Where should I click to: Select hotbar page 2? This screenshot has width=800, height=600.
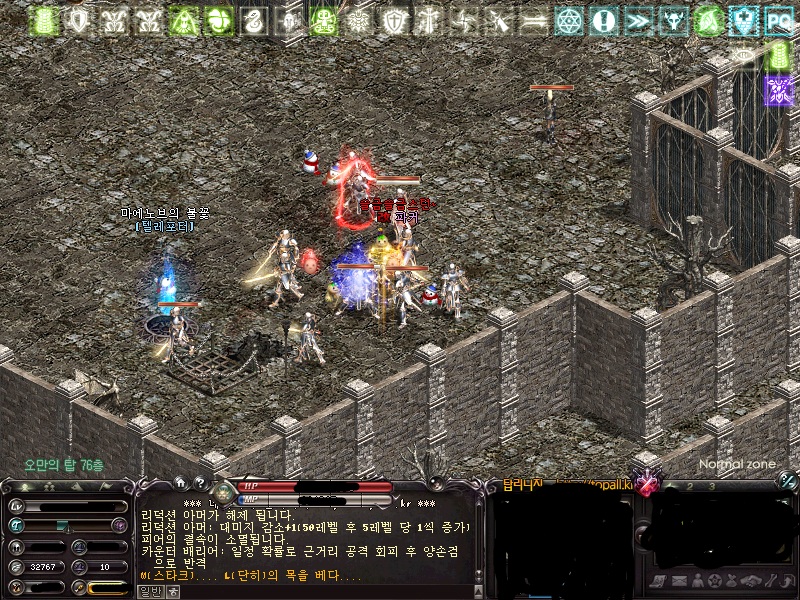688,486
